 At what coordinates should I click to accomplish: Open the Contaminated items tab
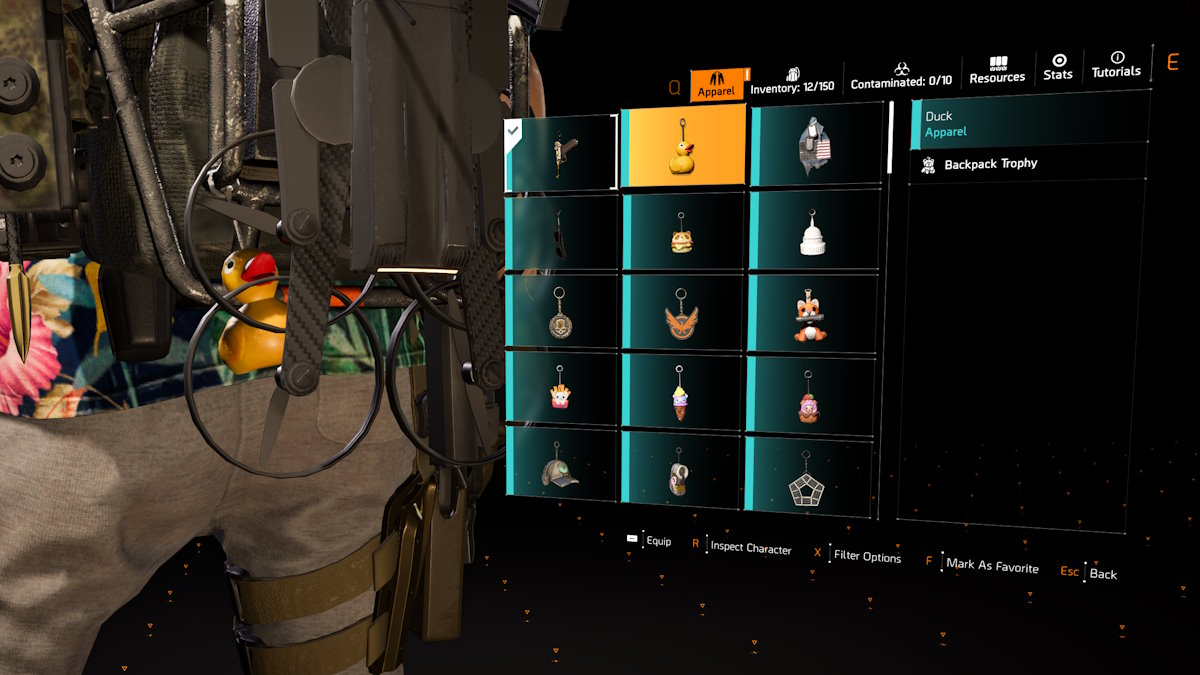pos(901,76)
